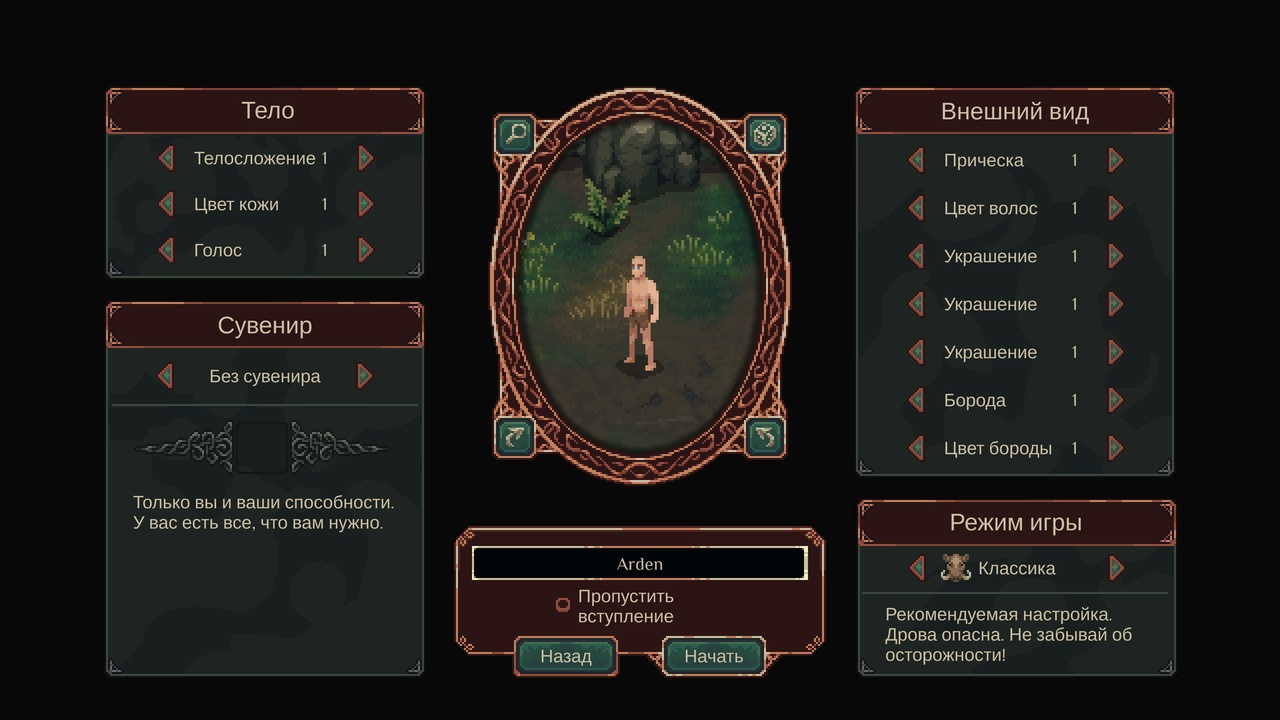
Task: Click the Arden character name field
Action: point(639,564)
